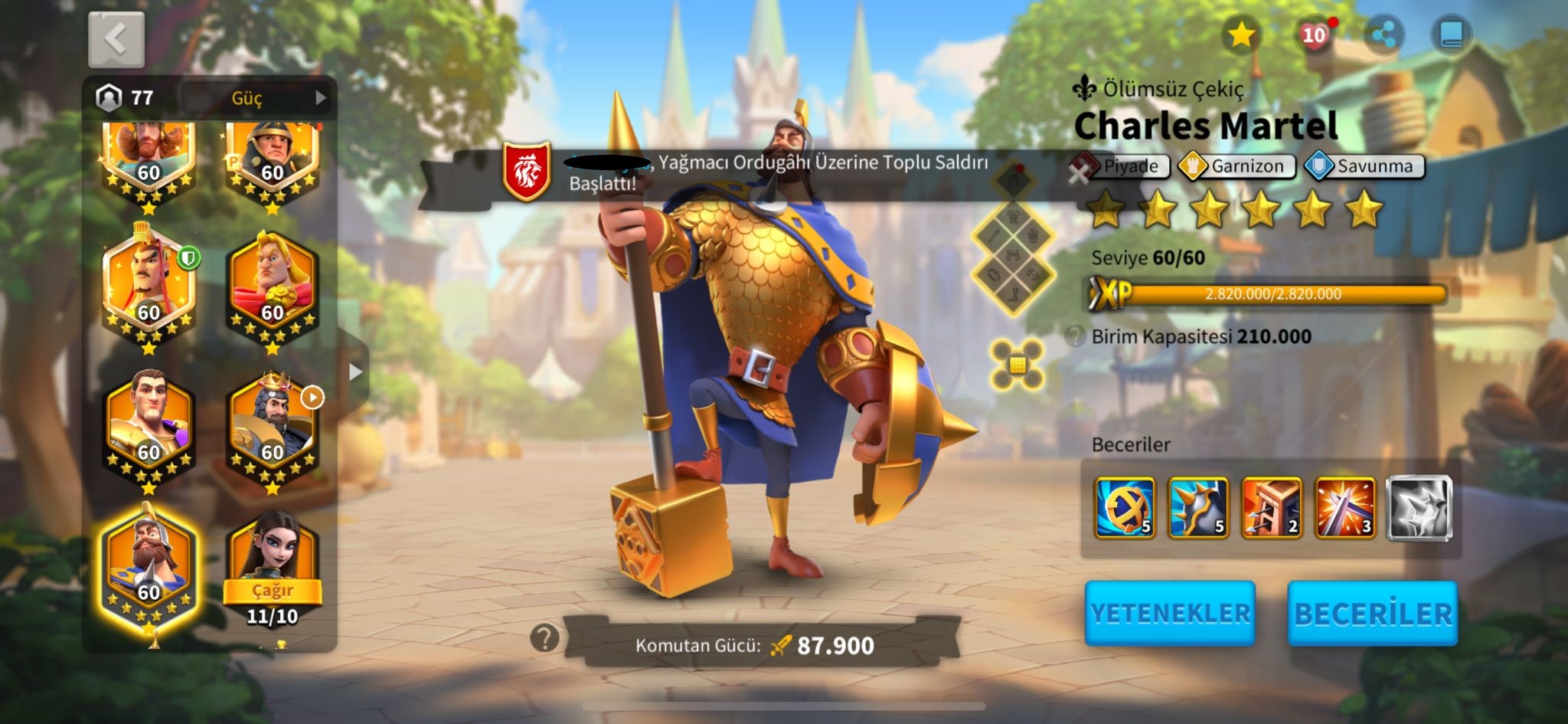Open the BECERİLER skills screen
The height and width of the screenshot is (724, 1568).
pos(1372,614)
